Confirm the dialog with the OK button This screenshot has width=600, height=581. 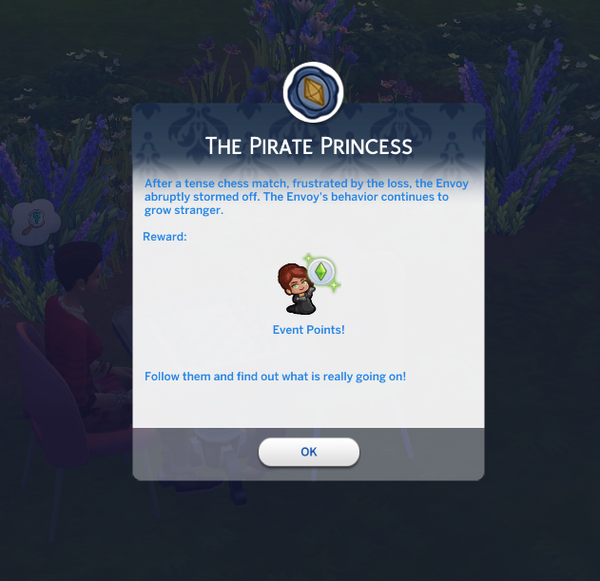coord(308,452)
